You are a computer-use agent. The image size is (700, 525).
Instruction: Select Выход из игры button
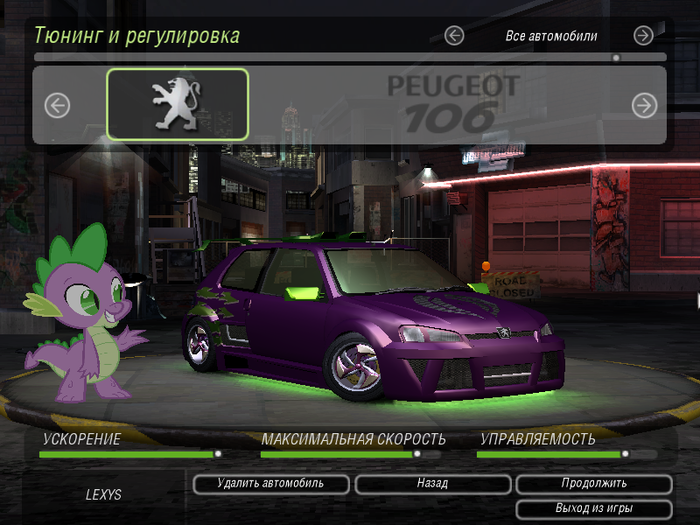[x=593, y=509]
